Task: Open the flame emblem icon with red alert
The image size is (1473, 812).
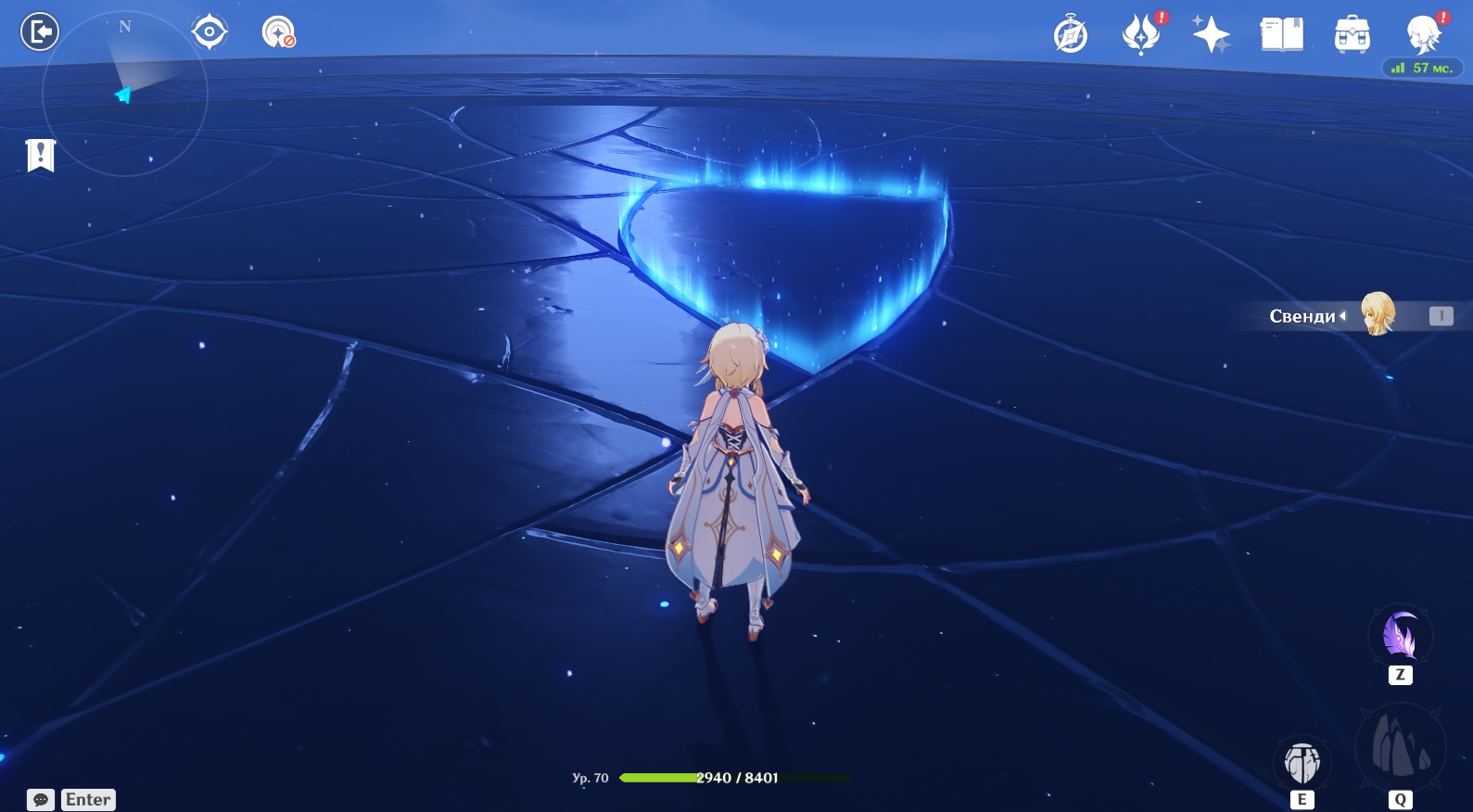Action: pos(1141,35)
